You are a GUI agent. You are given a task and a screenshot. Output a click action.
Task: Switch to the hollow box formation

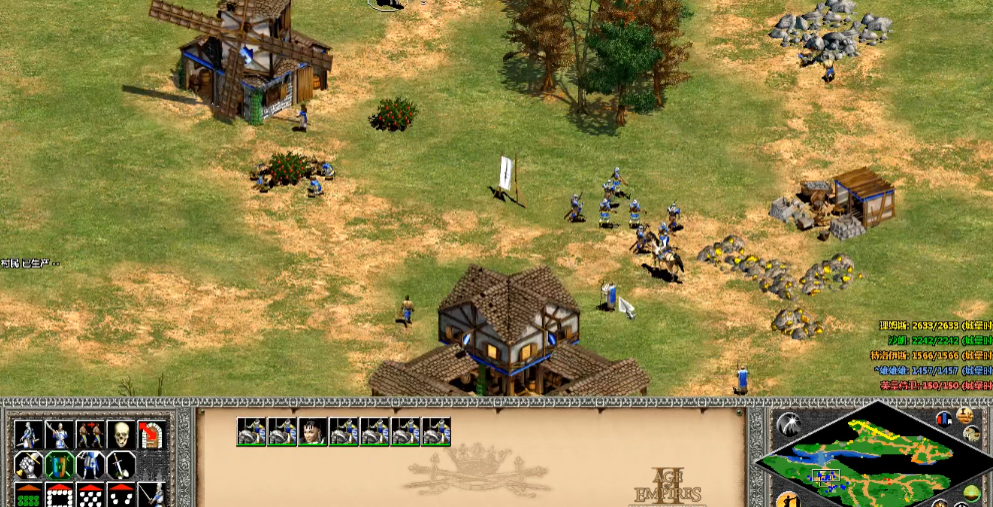(59, 494)
